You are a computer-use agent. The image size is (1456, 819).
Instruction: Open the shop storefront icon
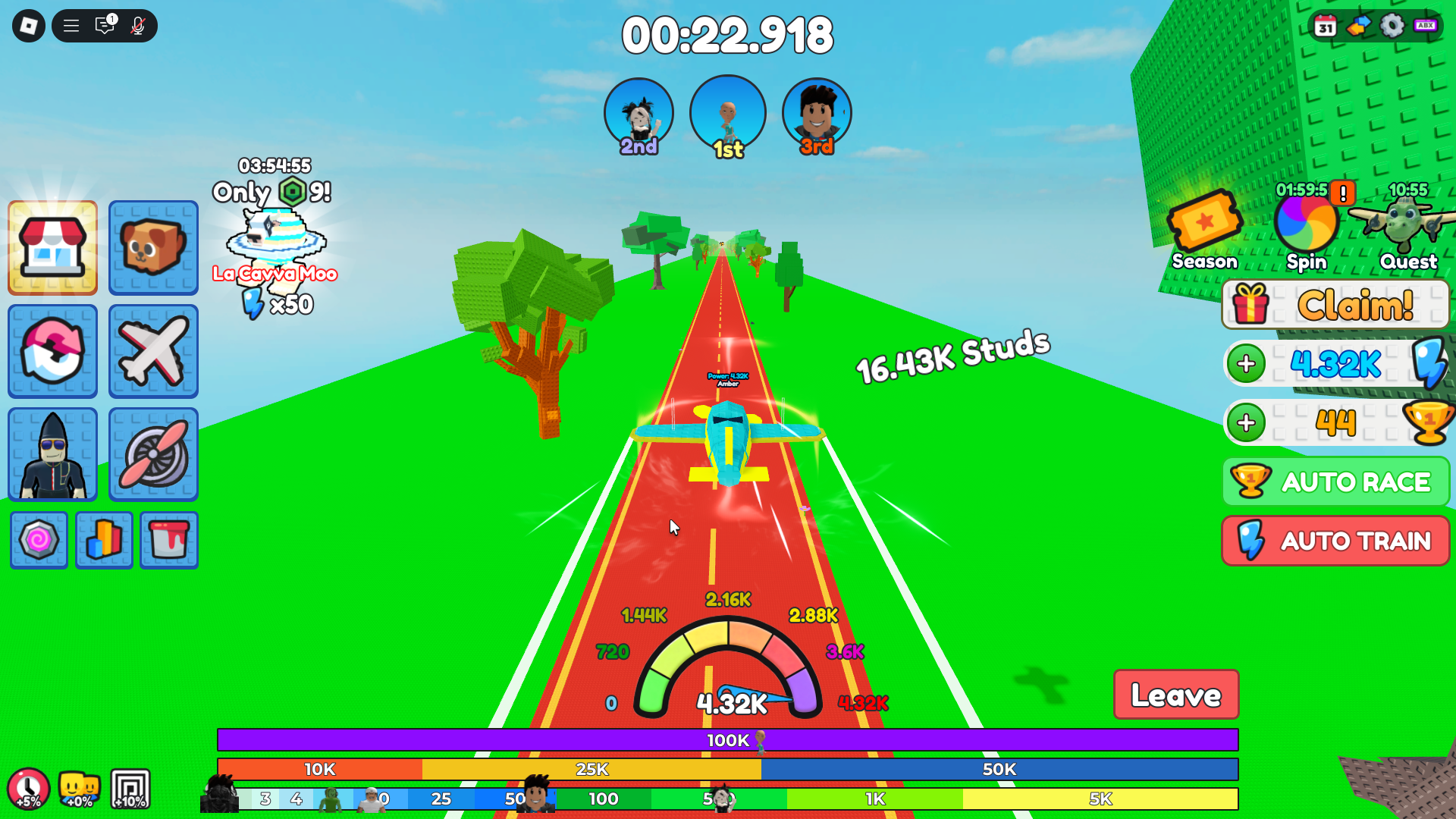pyautogui.click(x=52, y=248)
